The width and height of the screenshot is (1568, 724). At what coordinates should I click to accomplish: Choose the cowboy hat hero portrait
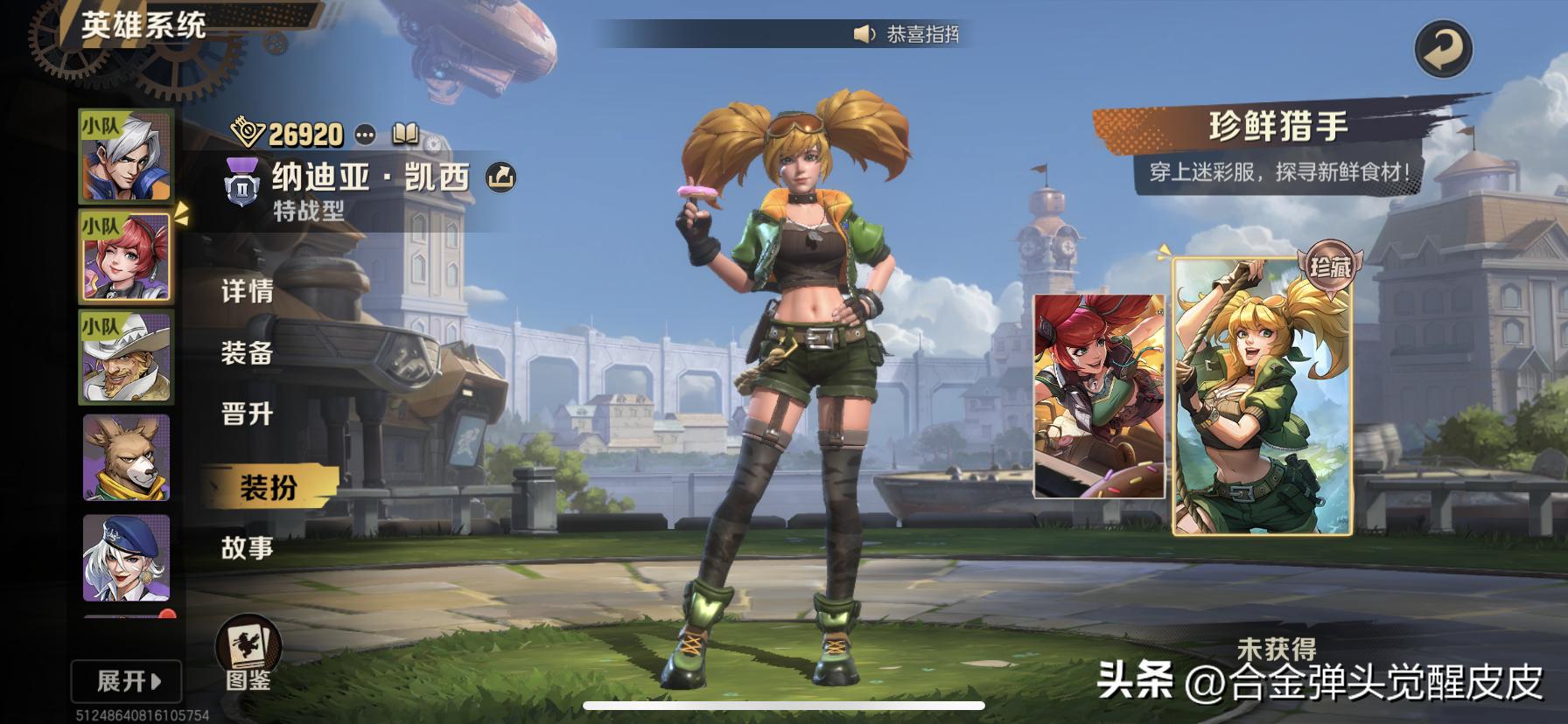pyautogui.click(x=126, y=357)
